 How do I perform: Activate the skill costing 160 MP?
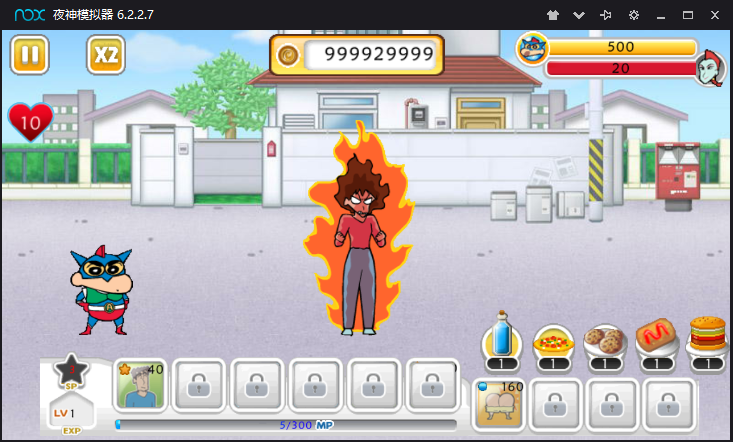[500, 403]
